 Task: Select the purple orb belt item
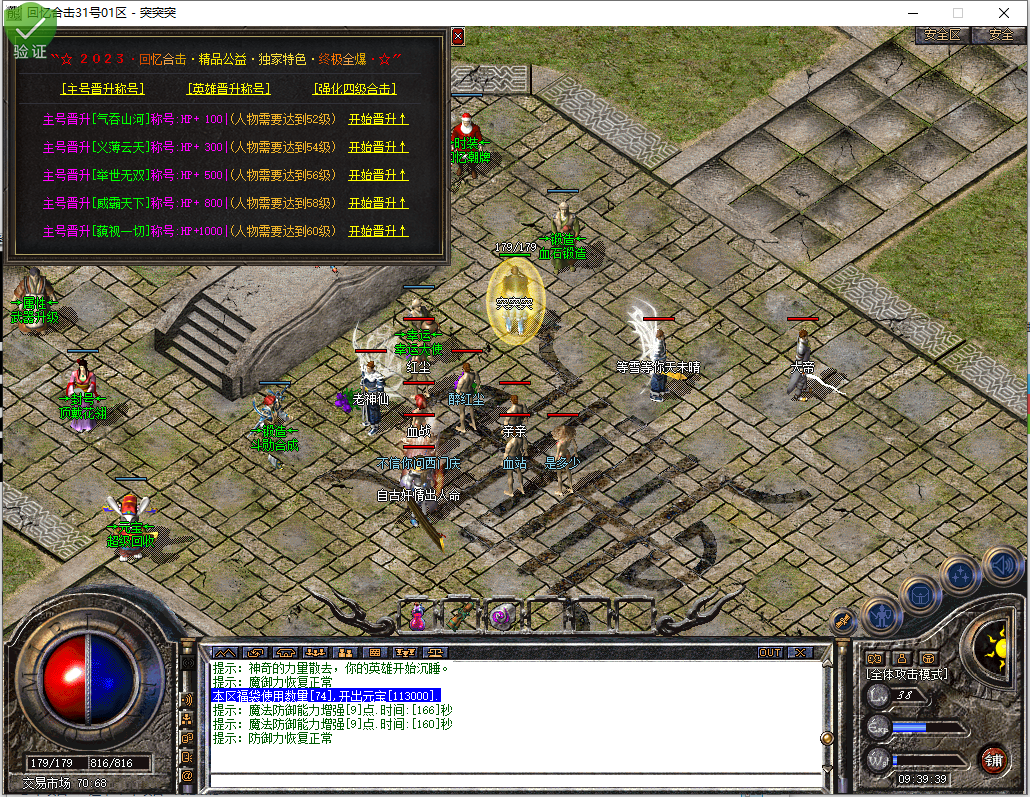tap(500, 615)
